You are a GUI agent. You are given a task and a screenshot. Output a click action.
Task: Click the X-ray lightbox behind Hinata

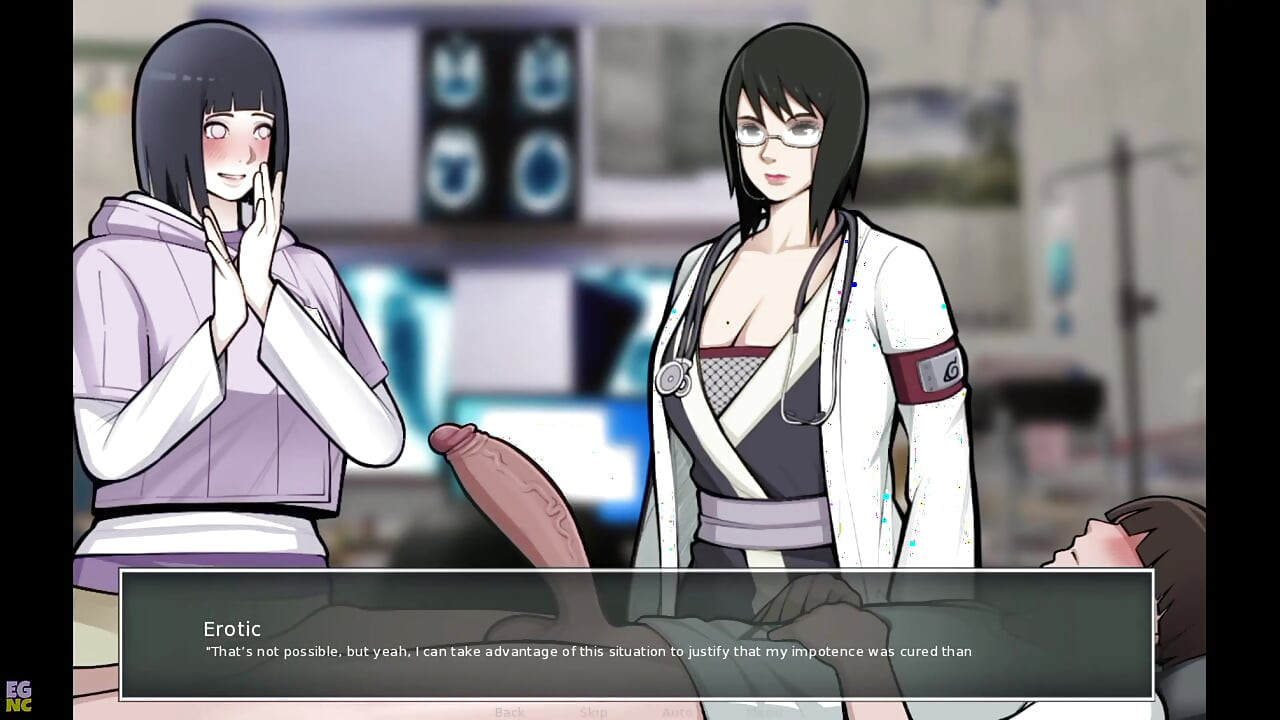tap(420, 320)
